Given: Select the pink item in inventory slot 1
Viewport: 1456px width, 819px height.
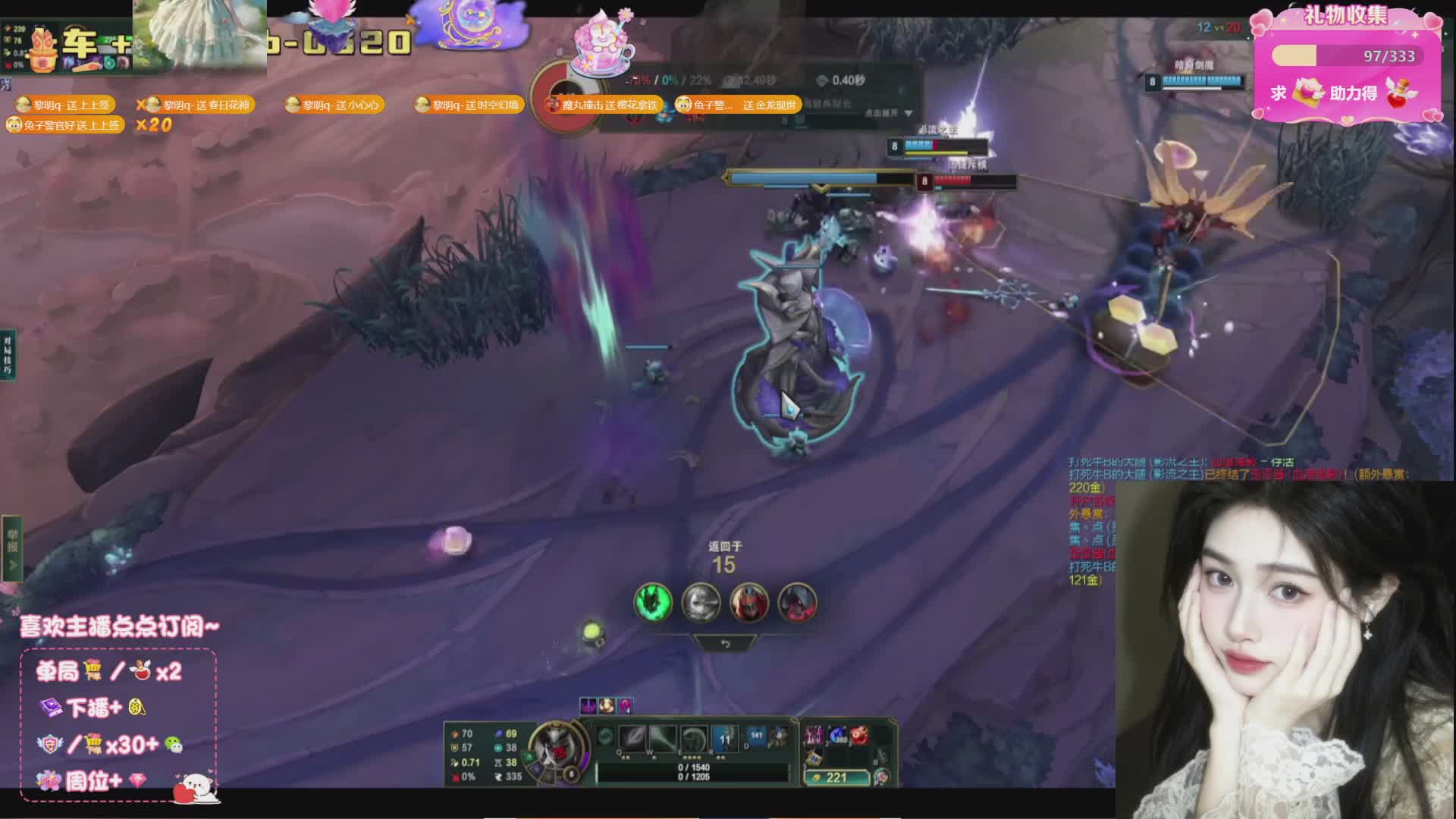Looking at the screenshot, I should coord(814,735).
